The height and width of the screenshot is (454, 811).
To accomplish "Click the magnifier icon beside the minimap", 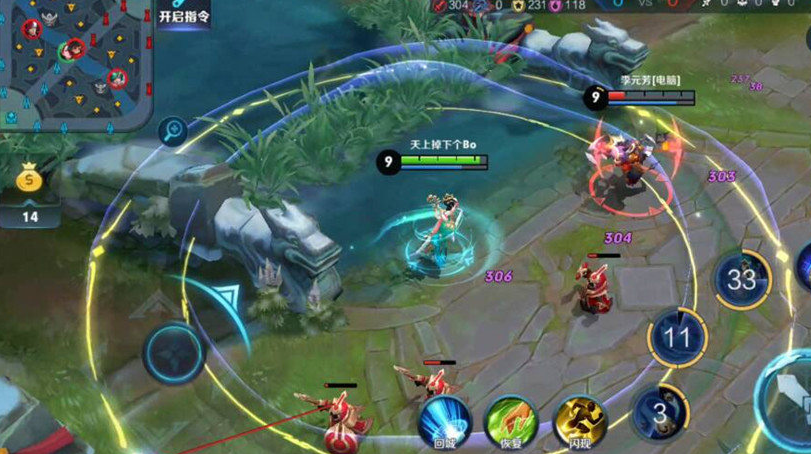I will tap(173, 130).
